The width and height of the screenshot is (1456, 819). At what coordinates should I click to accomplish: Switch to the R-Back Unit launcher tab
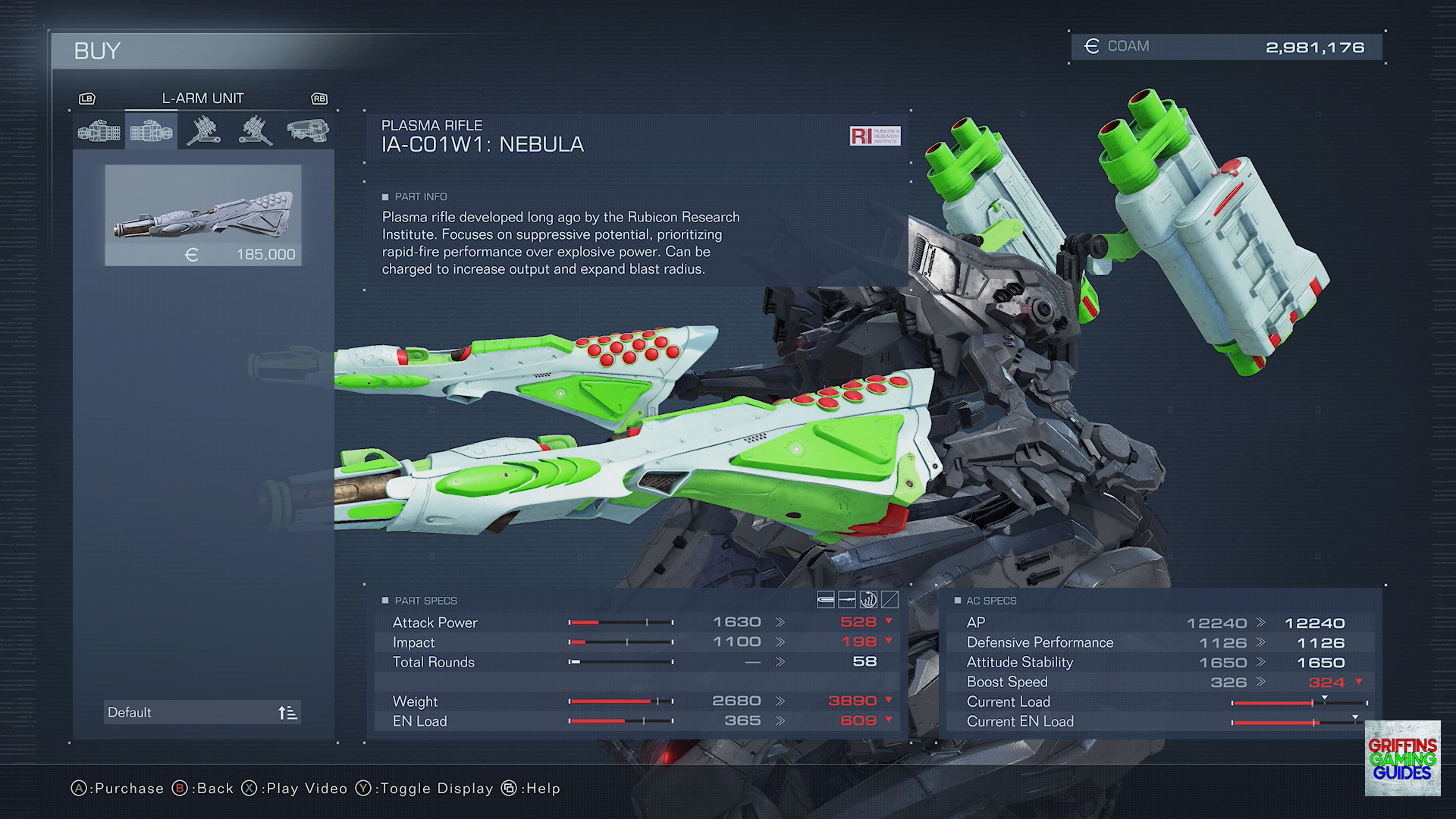(203, 131)
